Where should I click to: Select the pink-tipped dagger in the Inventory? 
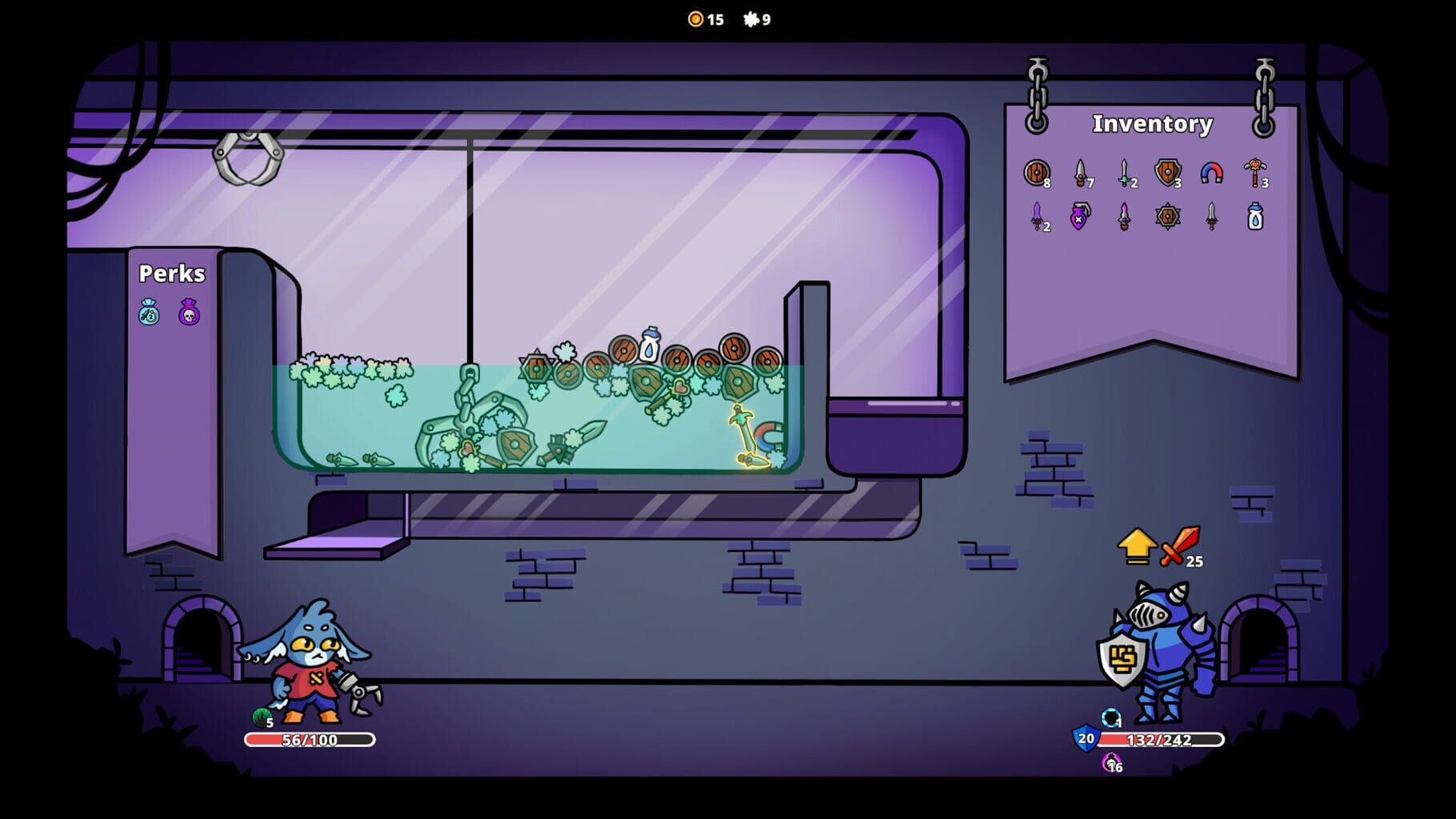click(1122, 218)
